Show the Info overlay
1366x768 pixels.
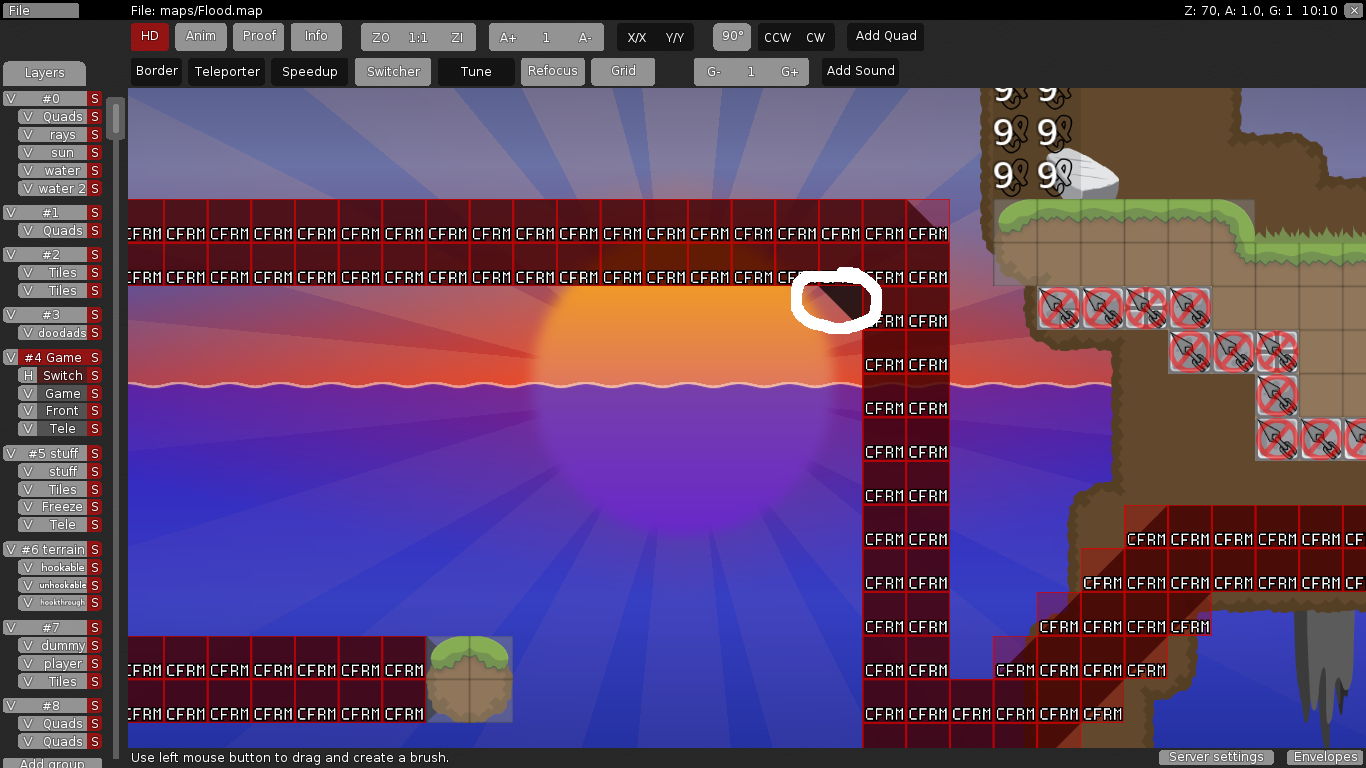point(316,36)
